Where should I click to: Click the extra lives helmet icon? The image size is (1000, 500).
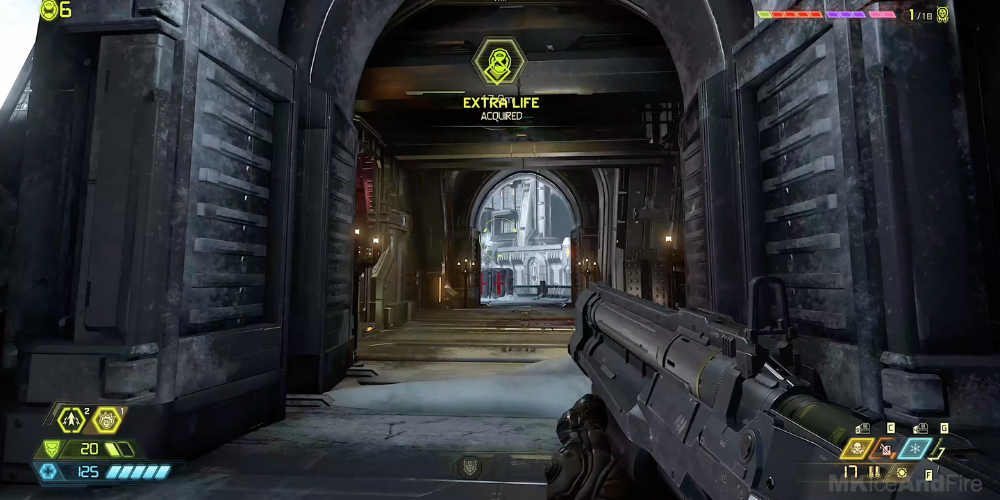(x=49, y=10)
